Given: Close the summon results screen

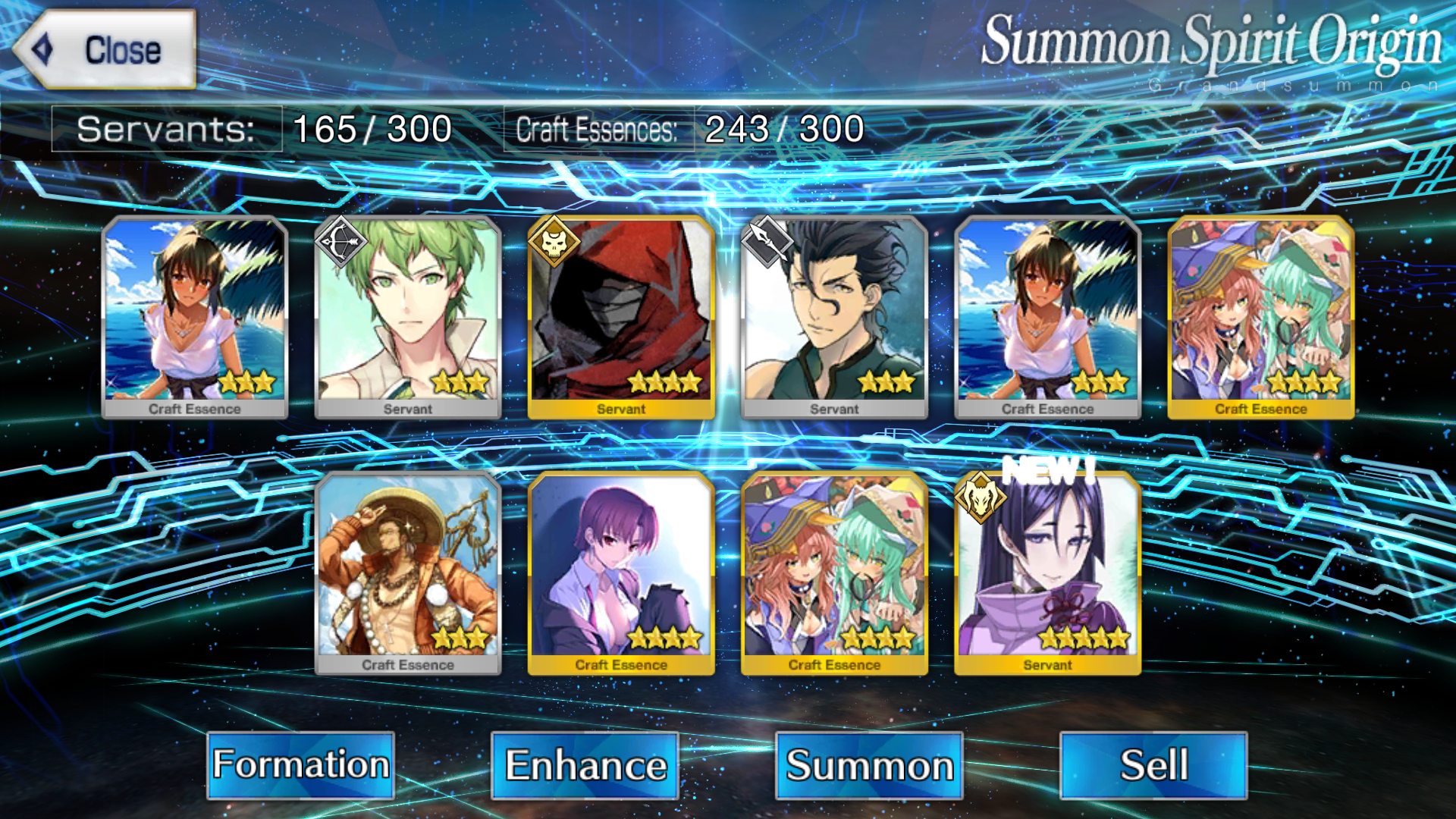Looking at the screenshot, I should pos(106,50).
